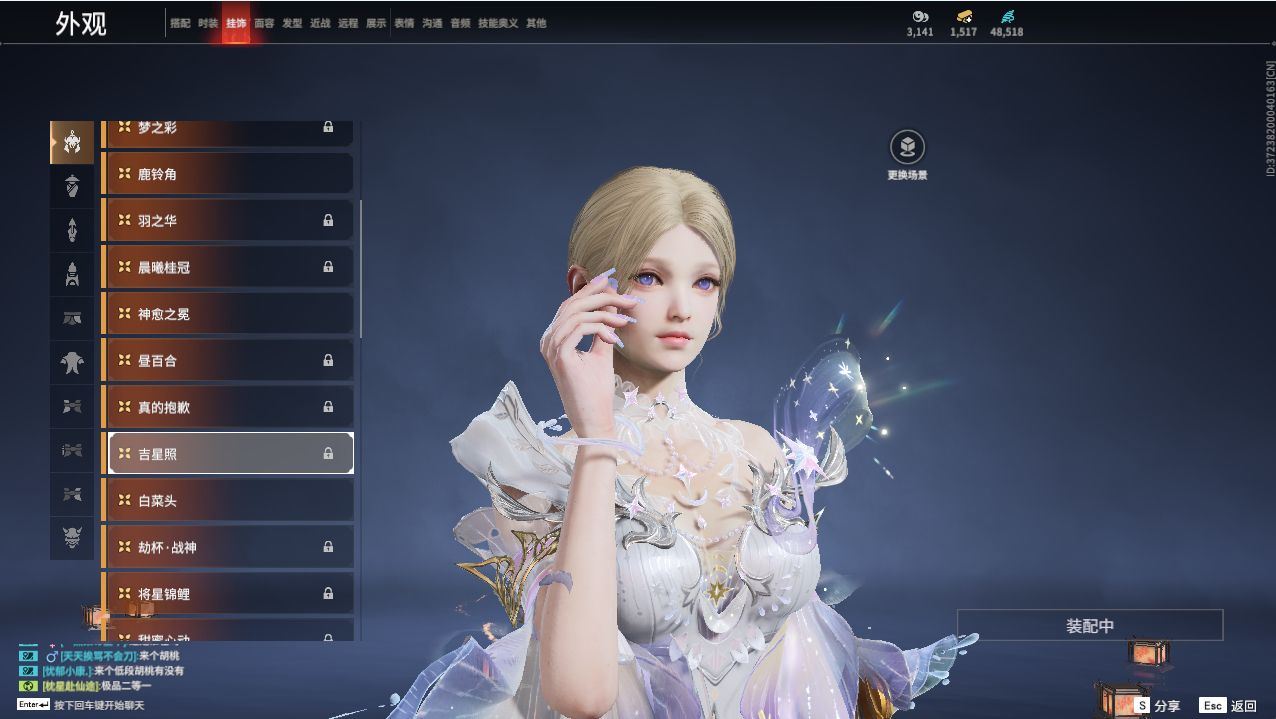Click the chat input box
This screenshot has height=719, width=1276.
coord(98,705)
